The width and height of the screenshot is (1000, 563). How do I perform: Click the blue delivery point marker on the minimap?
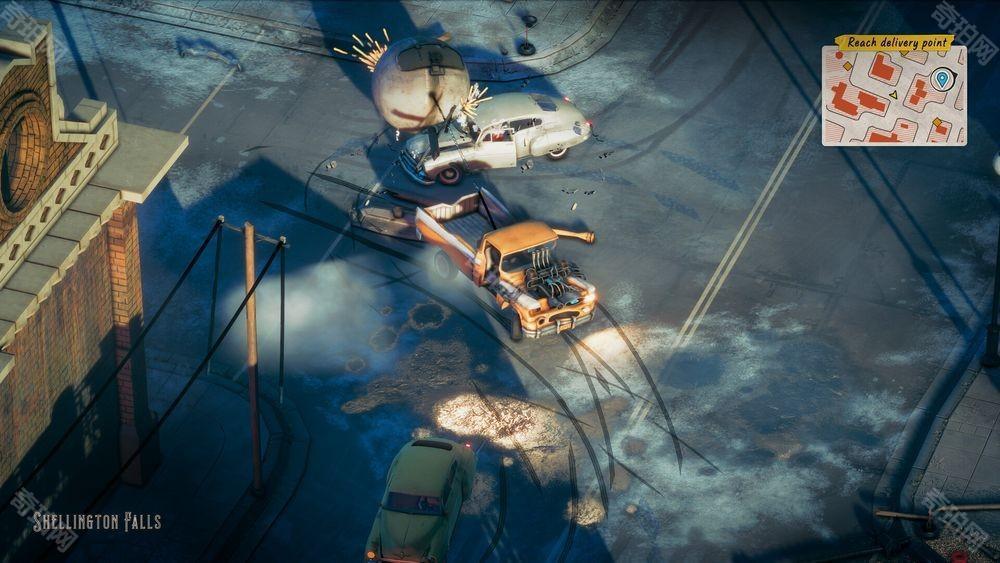(x=942, y=78)
